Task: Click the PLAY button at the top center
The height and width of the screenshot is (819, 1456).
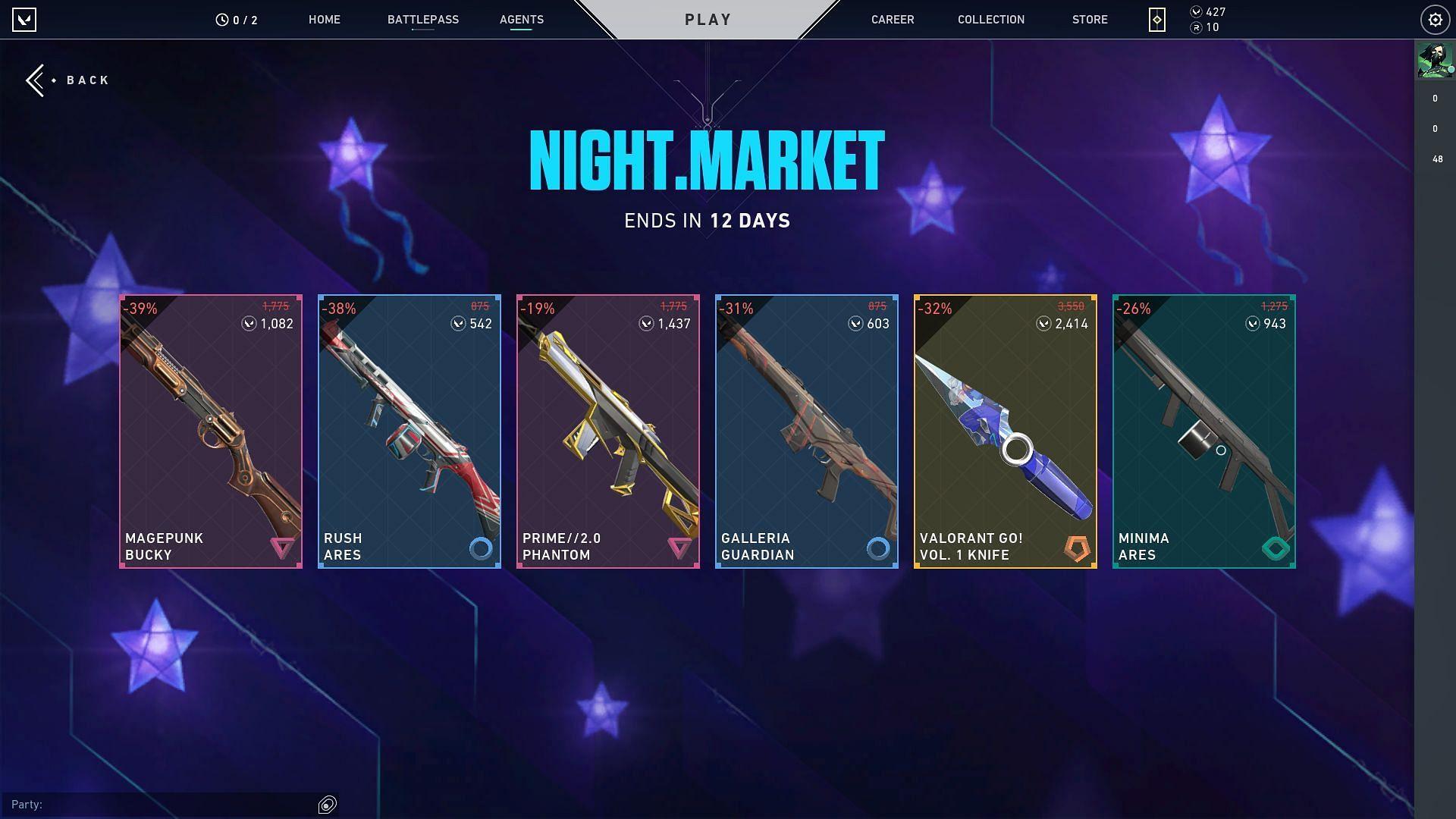Action: pyautogui.click(x=708, y=20)
